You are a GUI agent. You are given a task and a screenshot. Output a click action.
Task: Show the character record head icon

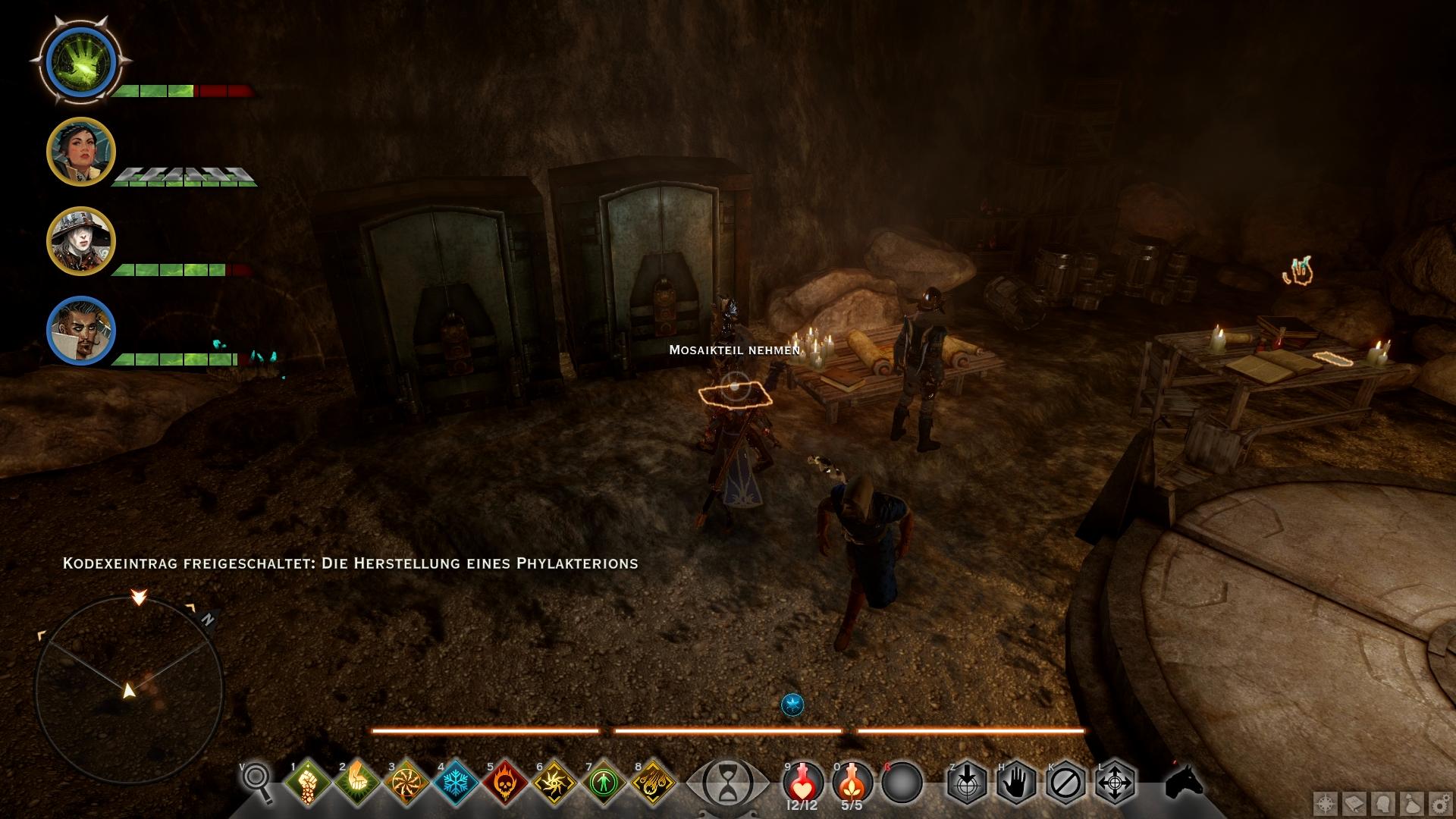coord(1382,803)
